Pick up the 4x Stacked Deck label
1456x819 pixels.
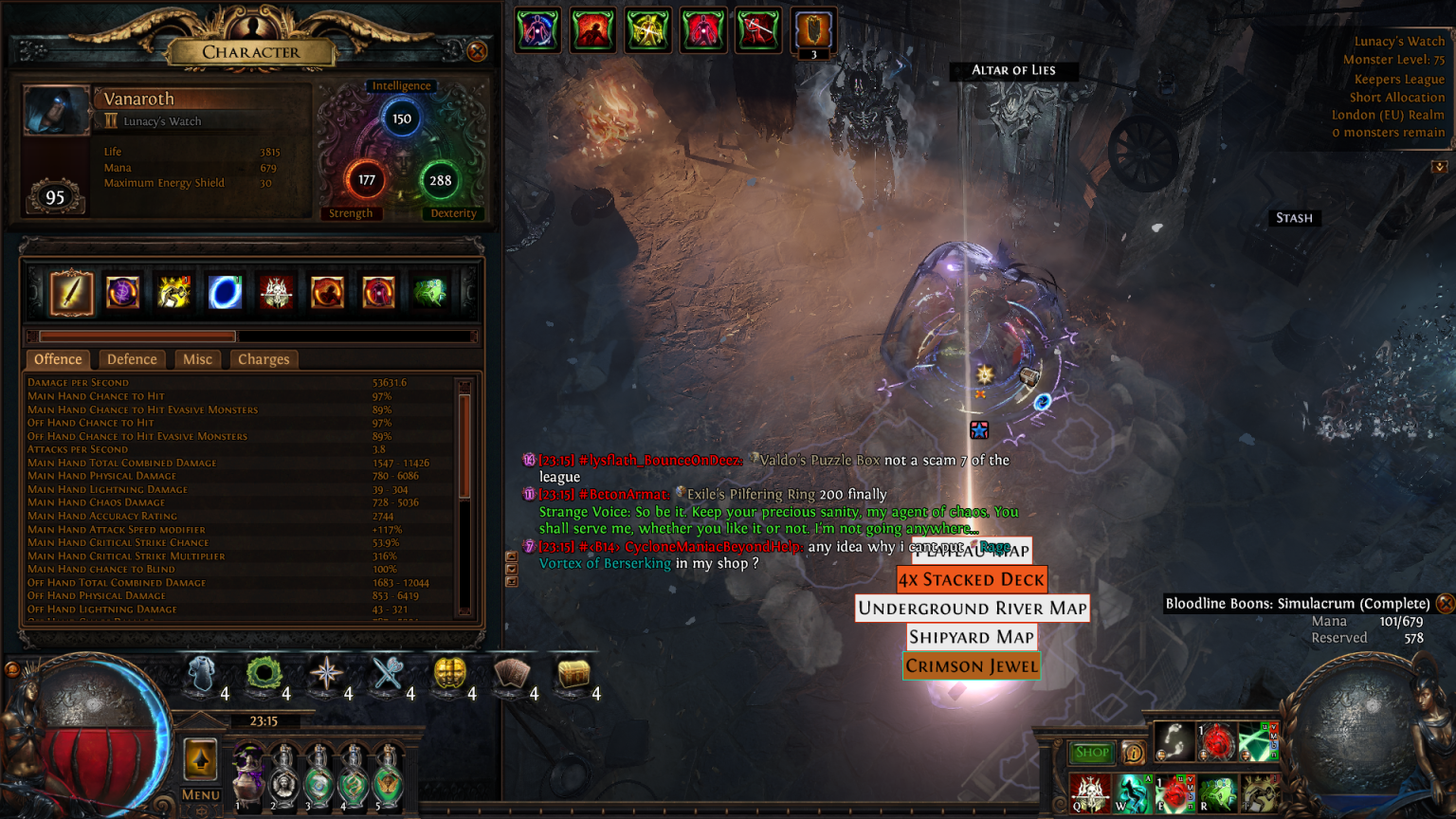(972, 579)
